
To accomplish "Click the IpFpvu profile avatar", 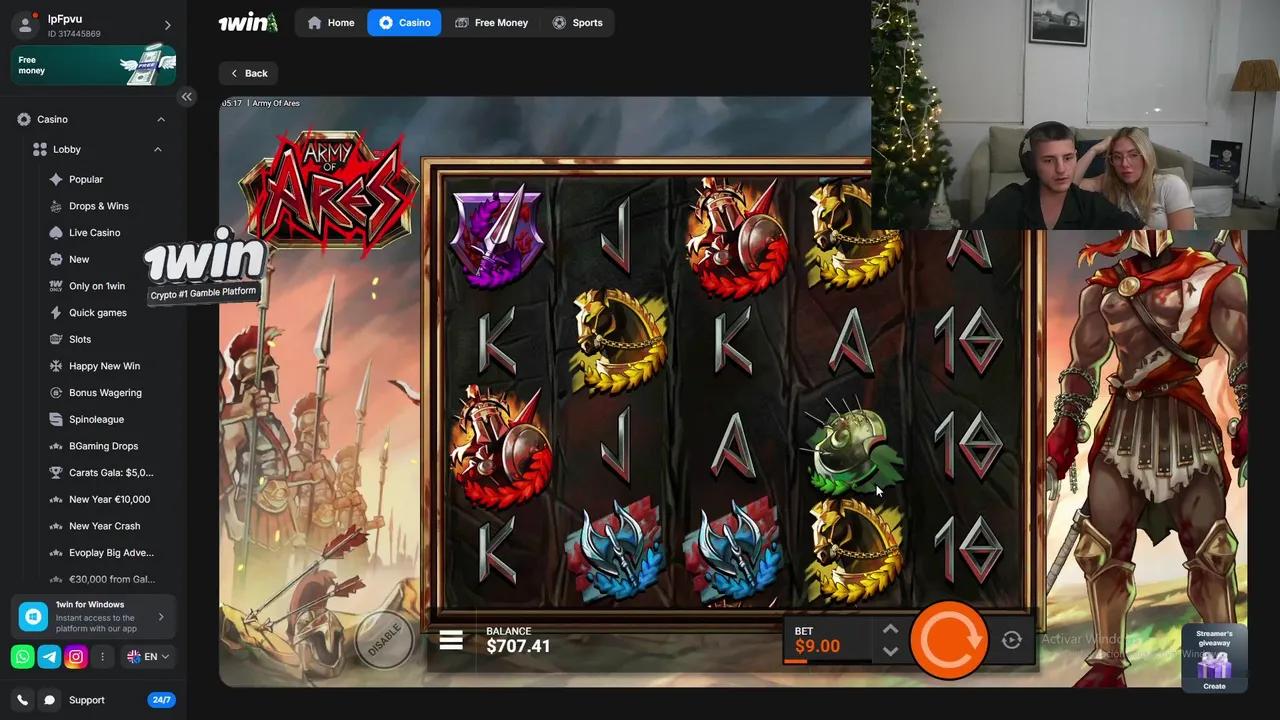I will [x=25, y=24].
